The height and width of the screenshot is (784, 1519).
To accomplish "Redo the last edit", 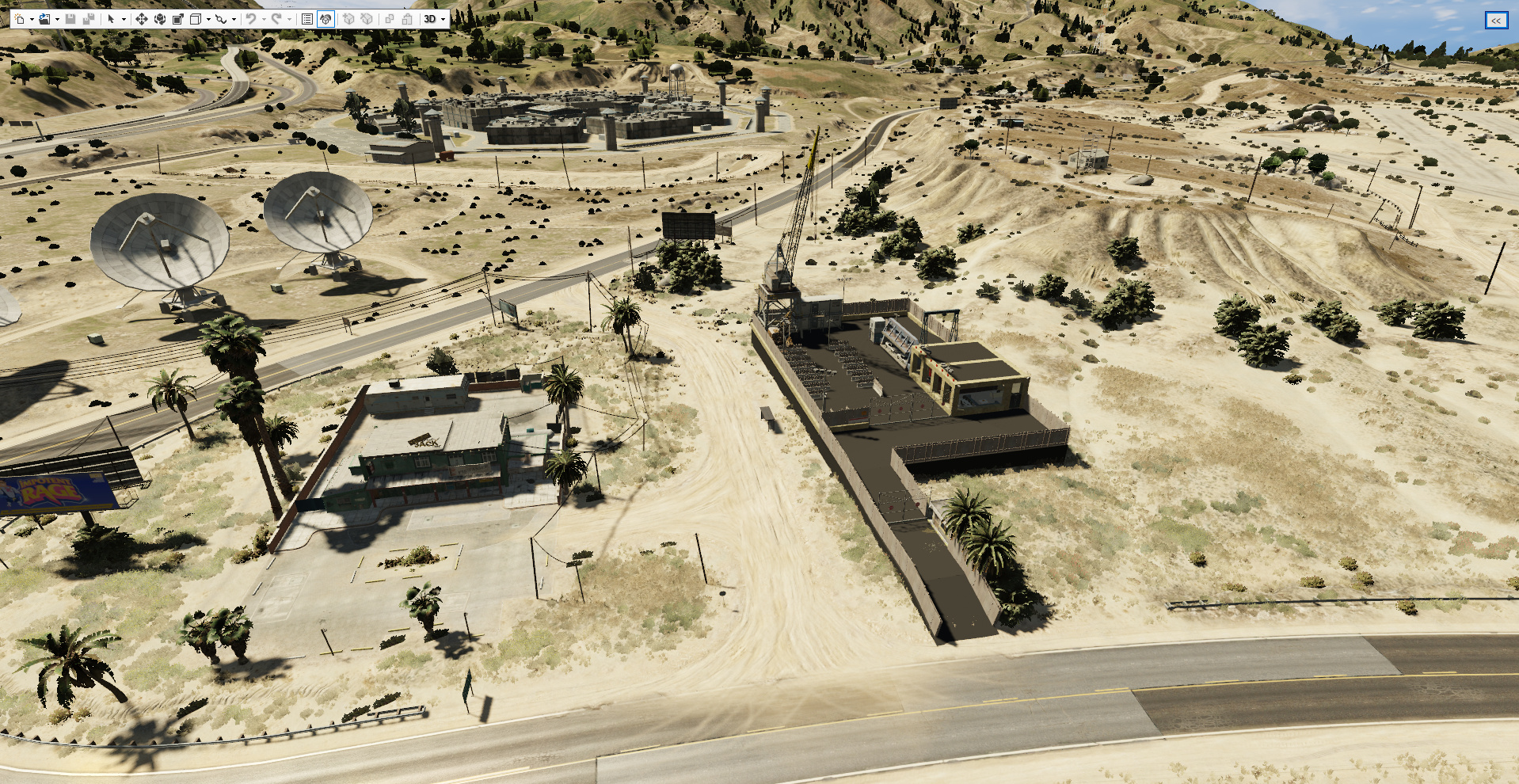I will pyautogui.click(x=278, y=20).
